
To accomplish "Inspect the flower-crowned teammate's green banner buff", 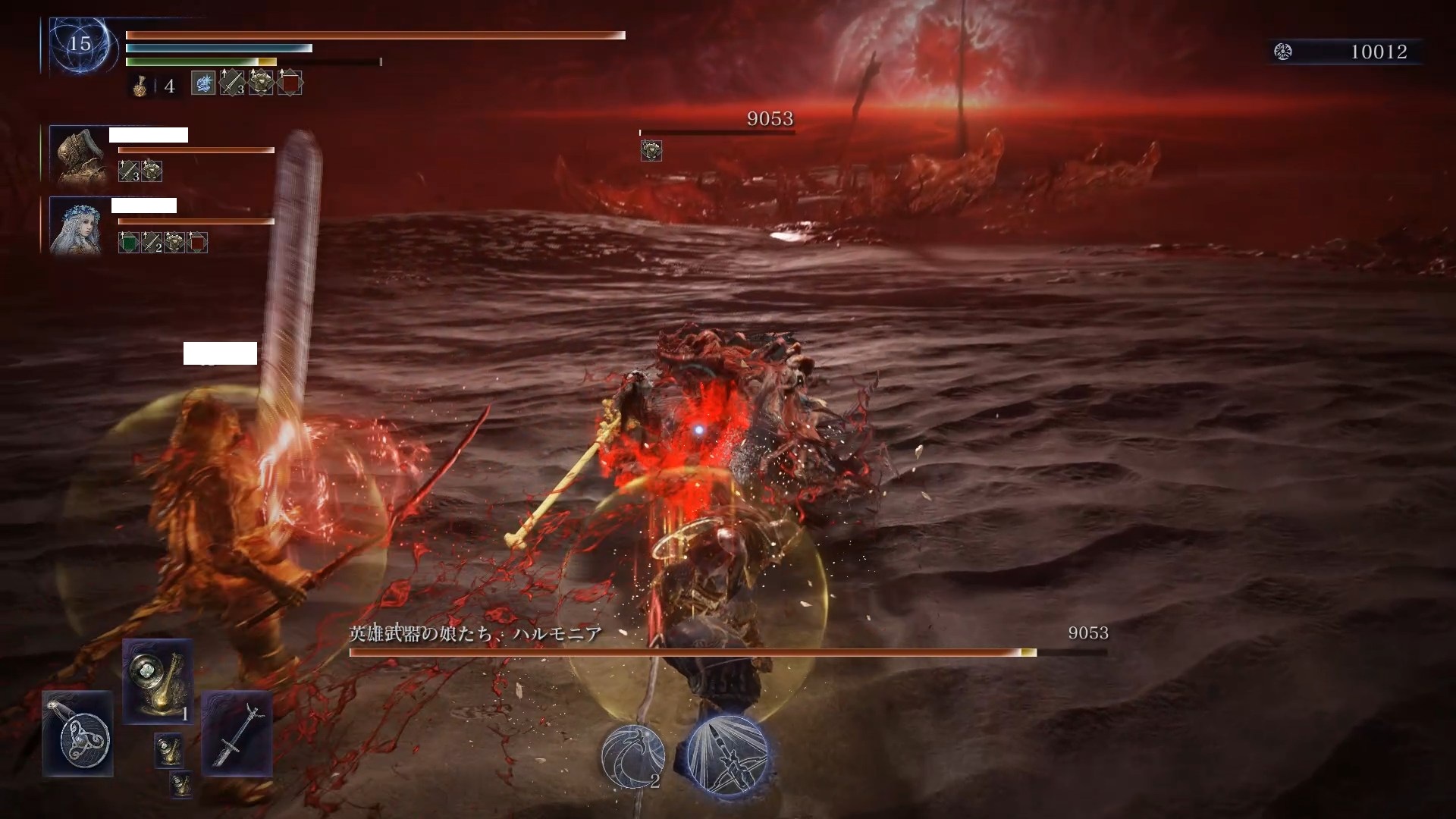I will tap(128, 243).
